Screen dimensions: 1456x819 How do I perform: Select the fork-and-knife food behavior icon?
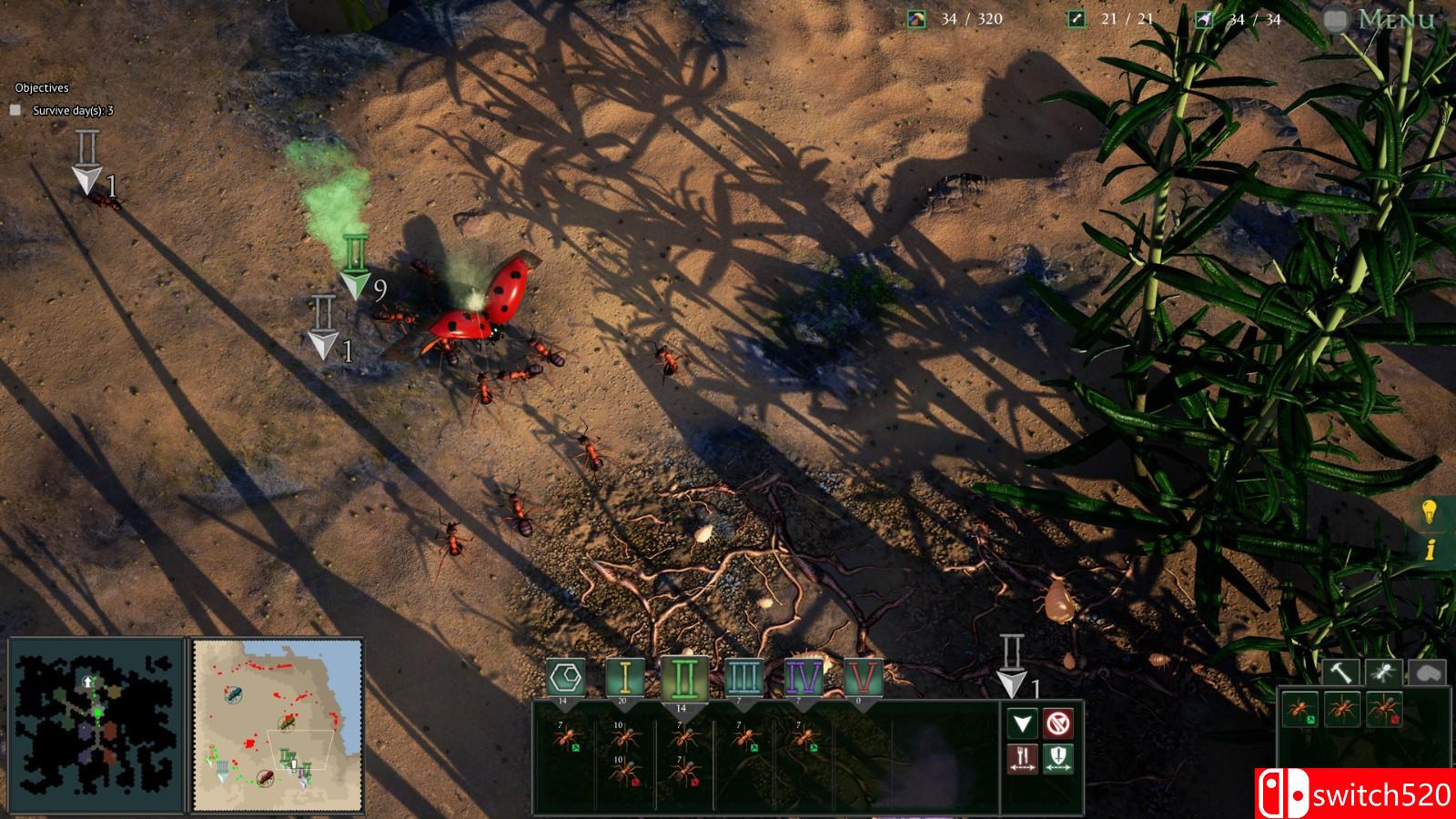[x=1023, y=757]
